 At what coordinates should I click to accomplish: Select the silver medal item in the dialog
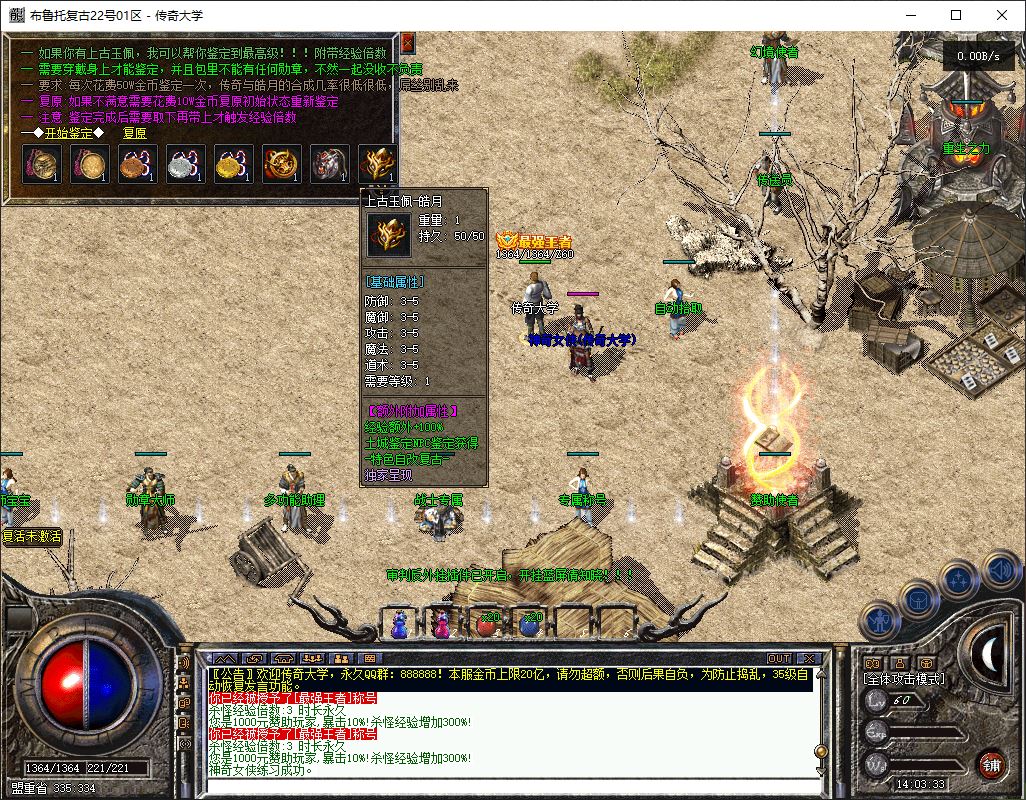point(186,164)
